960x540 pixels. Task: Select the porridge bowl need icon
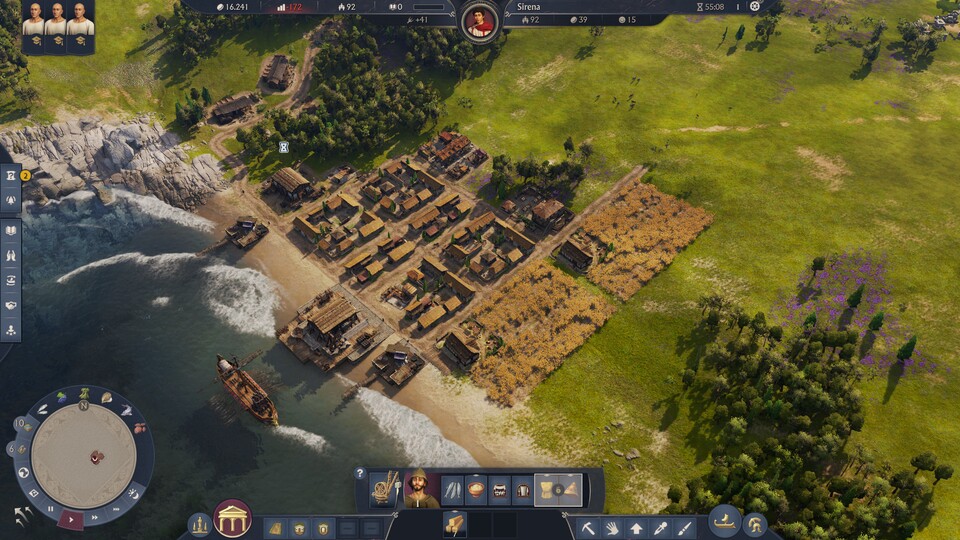(476, 490)
